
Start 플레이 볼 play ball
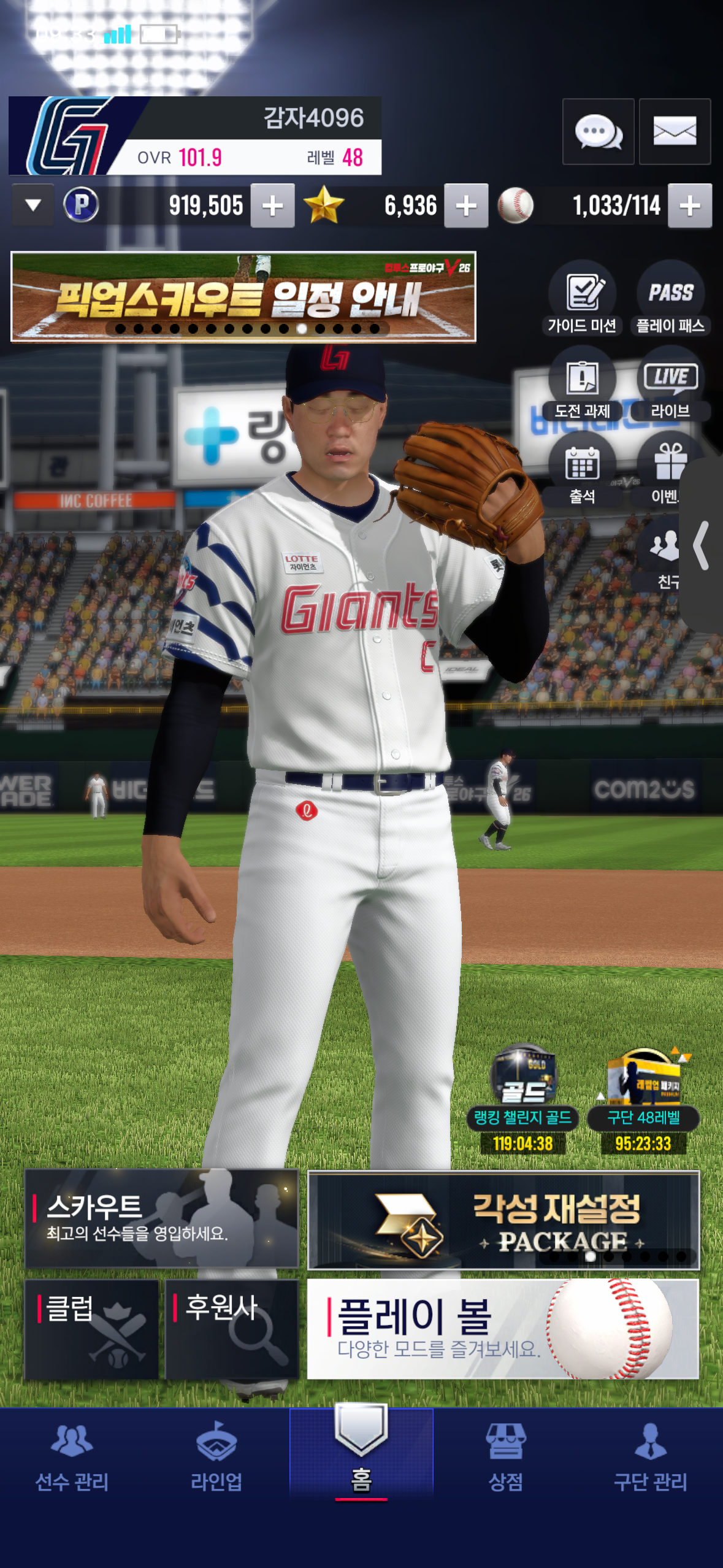click(x=503, y=1329)
